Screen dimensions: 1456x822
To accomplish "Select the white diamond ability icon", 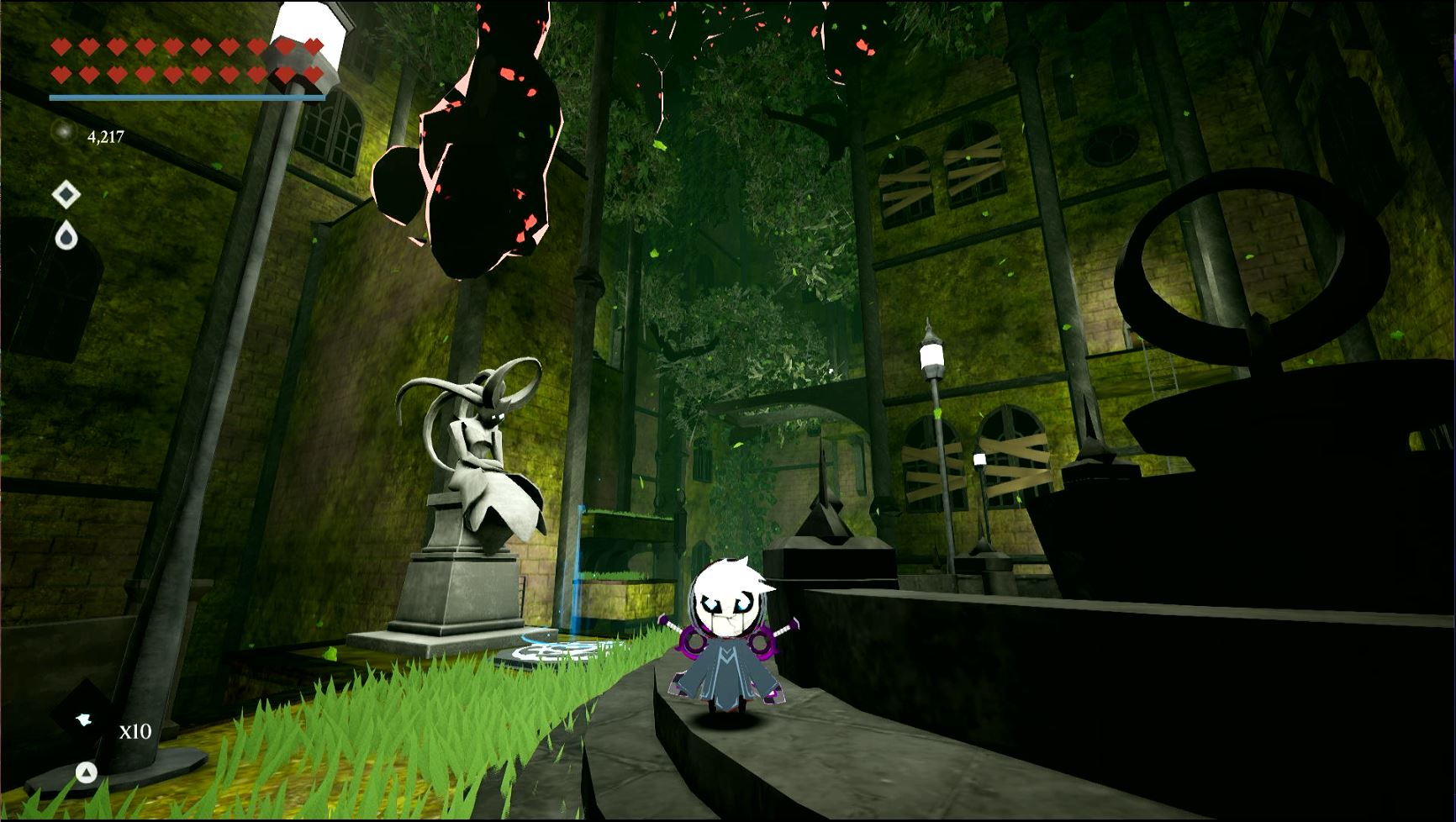I will click(x=66, y=192).
